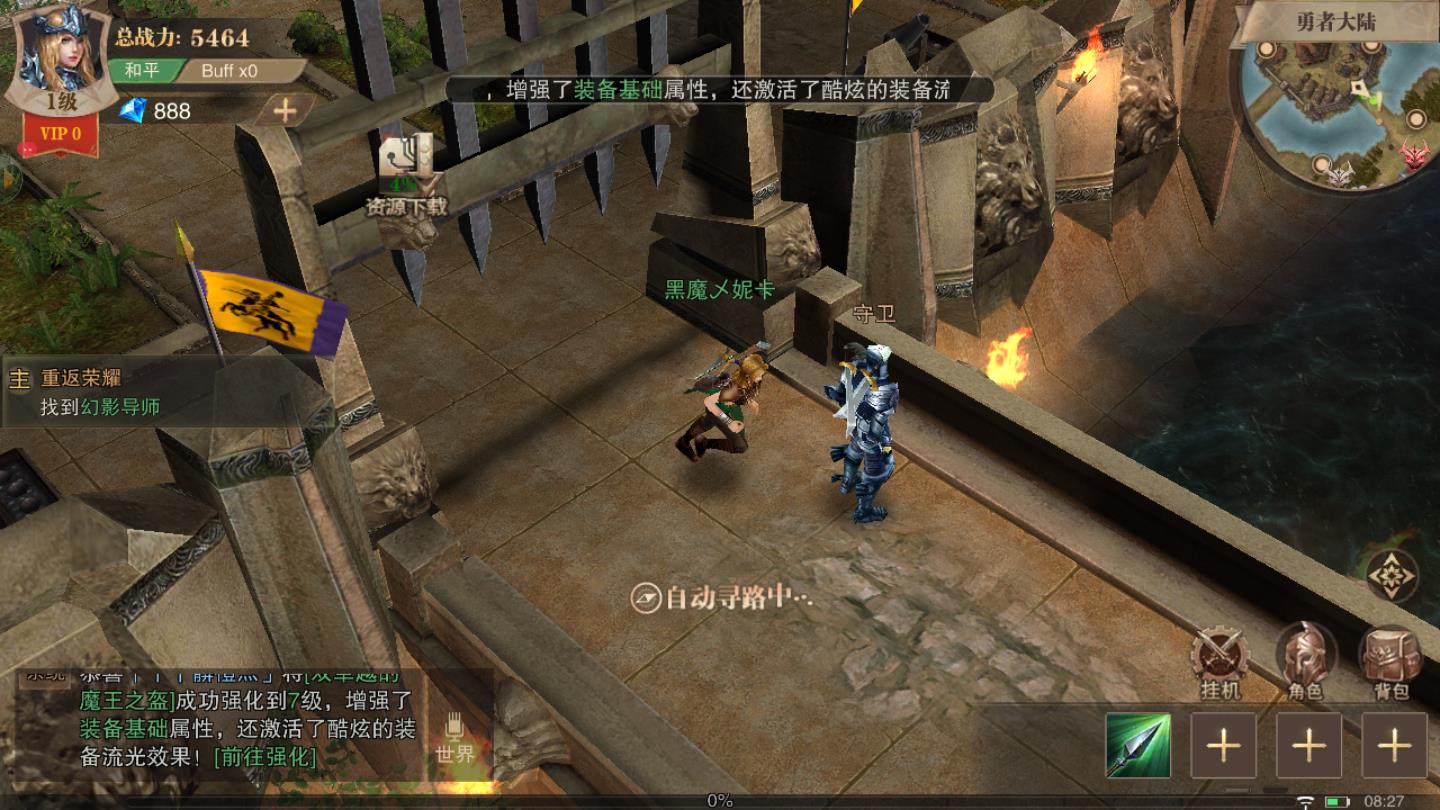View the Buff x0 status panel

[x=230, y=71]
